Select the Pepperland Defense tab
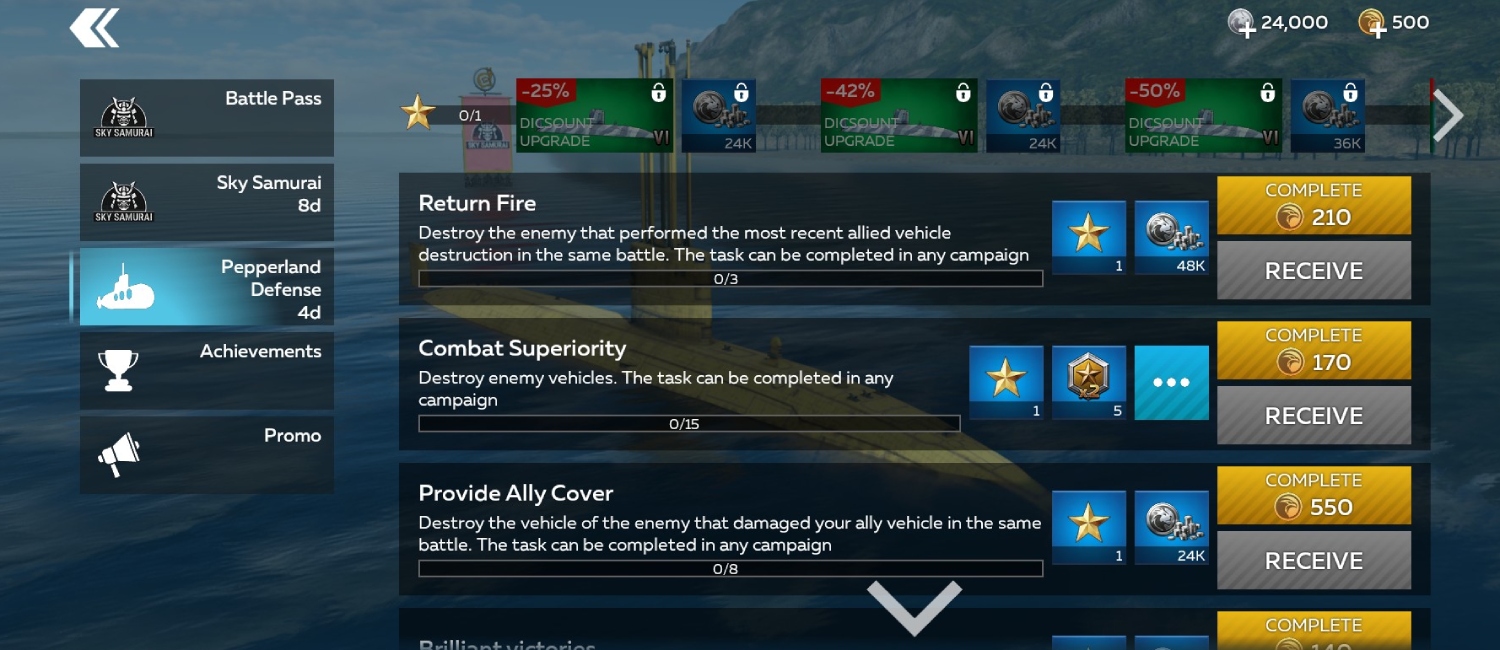The width and height of the screenshot is (1500, 650). (207, 287)
